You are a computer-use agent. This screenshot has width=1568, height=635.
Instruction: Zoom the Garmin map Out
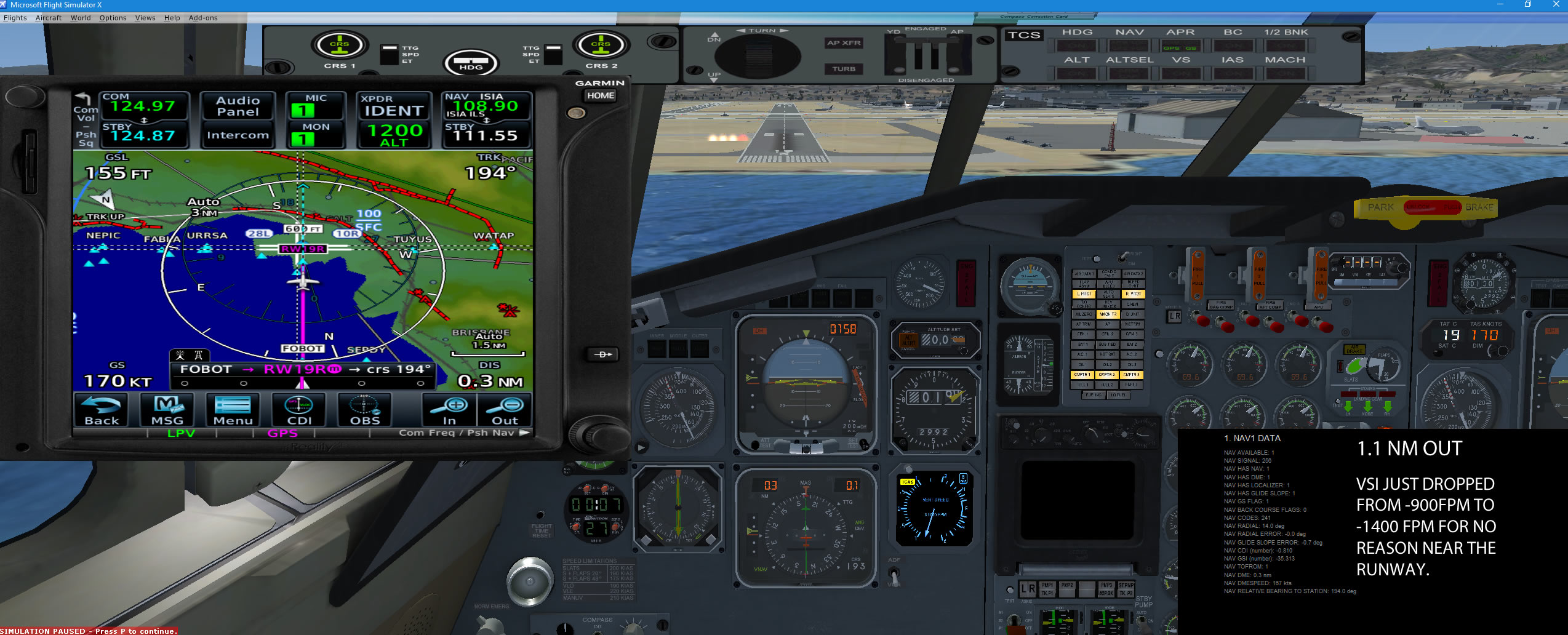(505, 410)
